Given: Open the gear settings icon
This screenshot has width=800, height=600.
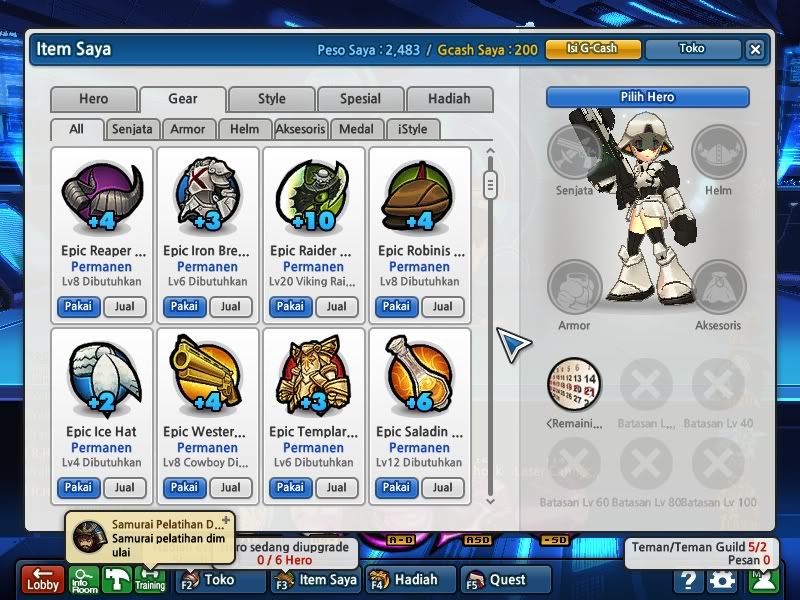Looking at the screenshot, I should click(x=721, y=580).
